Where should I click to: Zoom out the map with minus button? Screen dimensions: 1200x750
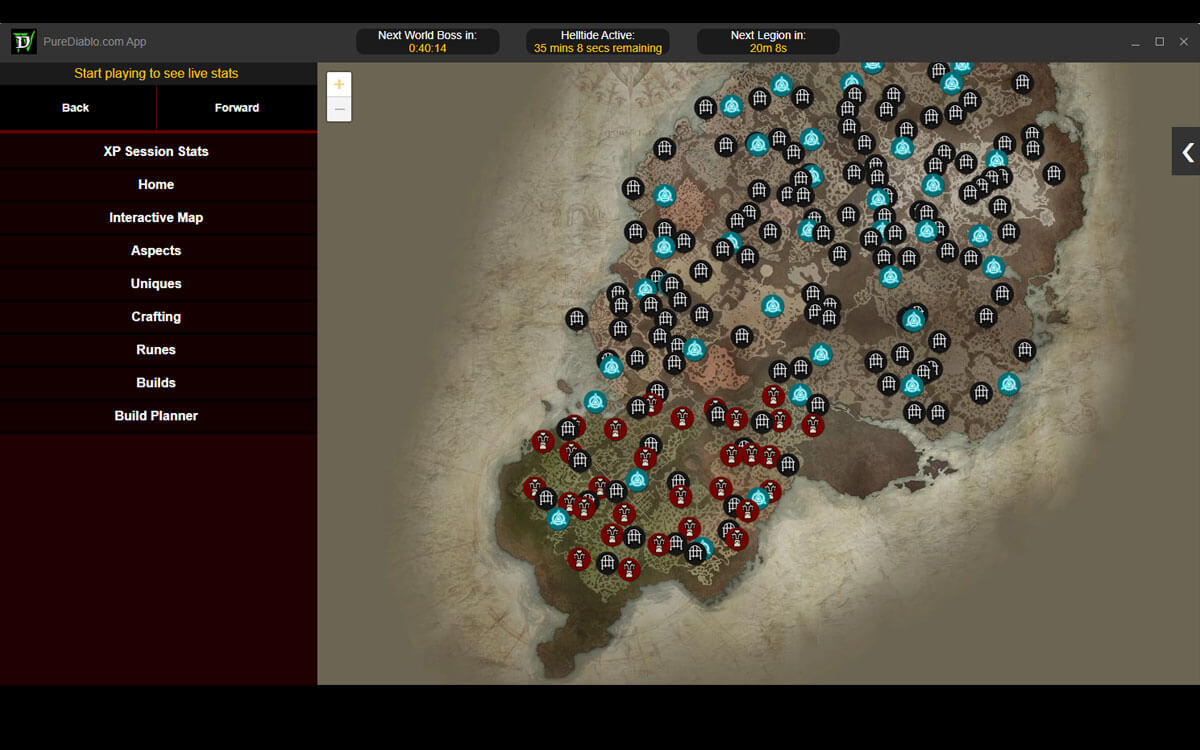click(339, 109)
